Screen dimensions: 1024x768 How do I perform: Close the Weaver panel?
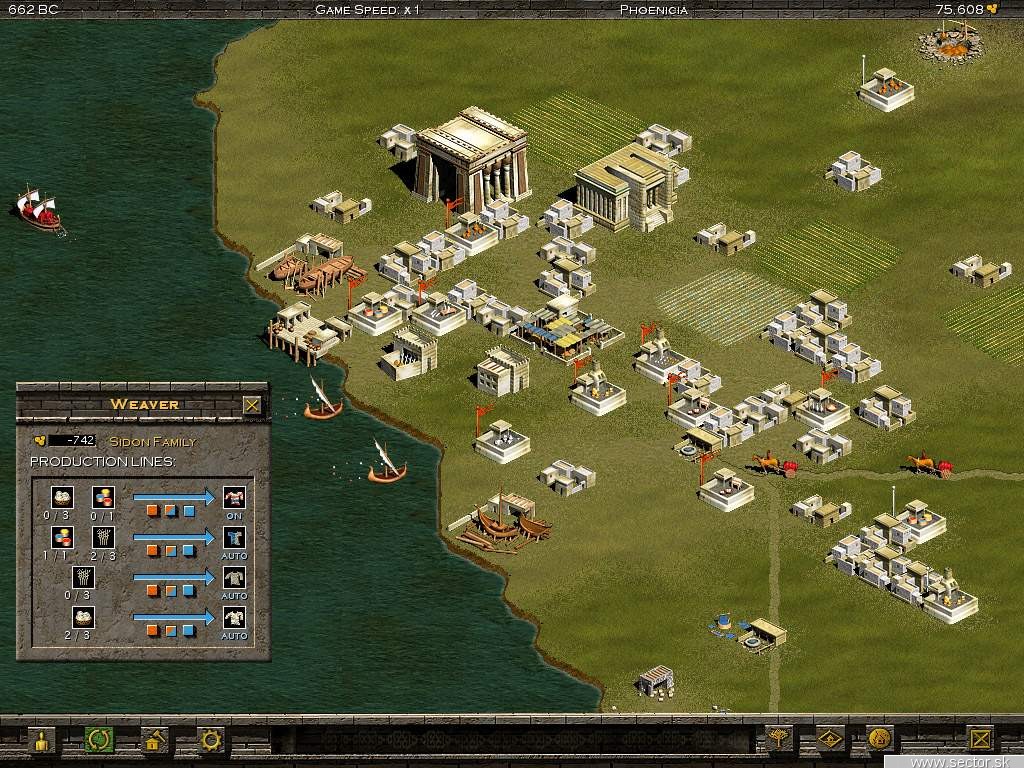coord(252,405)
